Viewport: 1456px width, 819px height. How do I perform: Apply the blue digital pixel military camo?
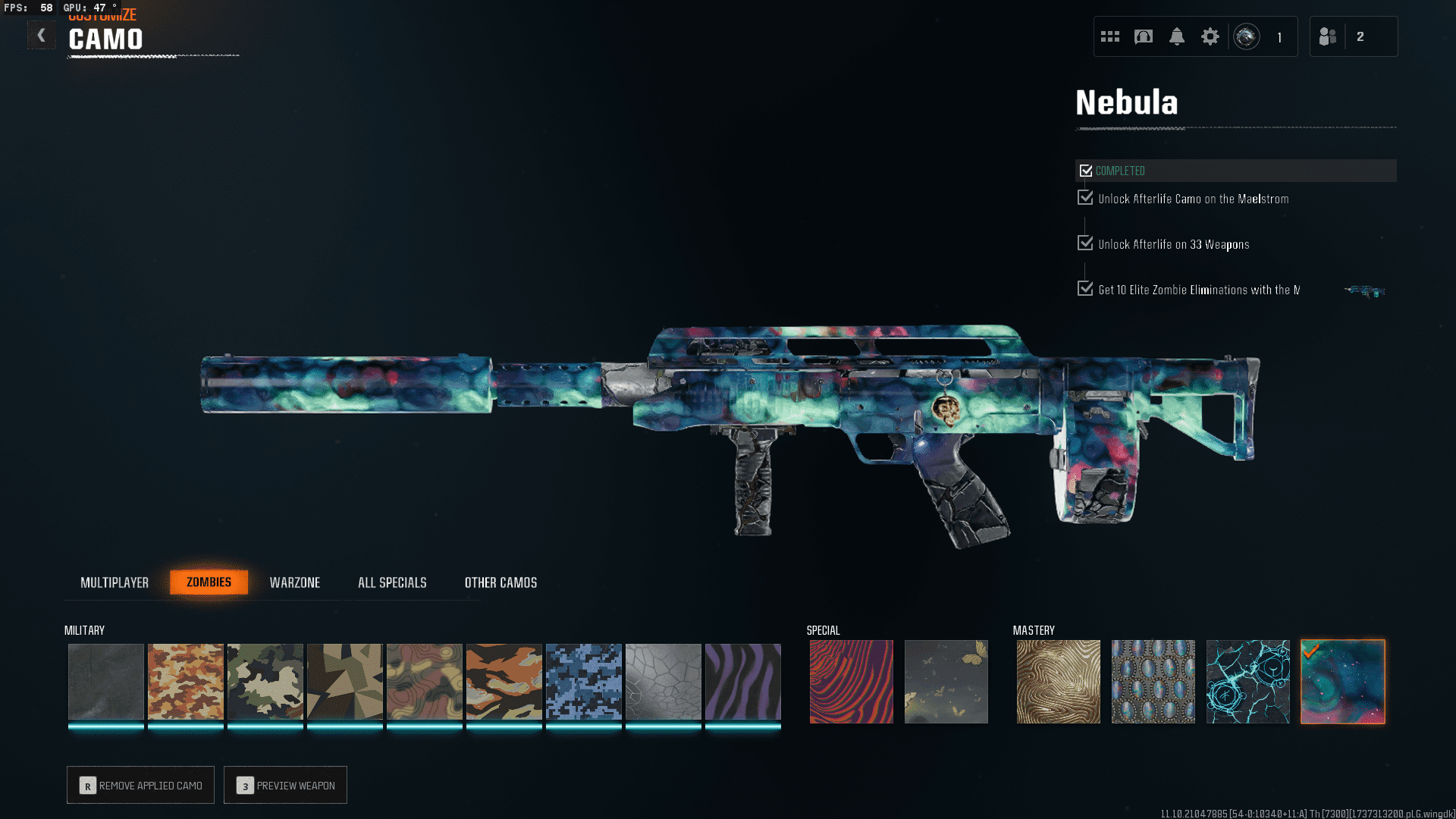[583, 682]
